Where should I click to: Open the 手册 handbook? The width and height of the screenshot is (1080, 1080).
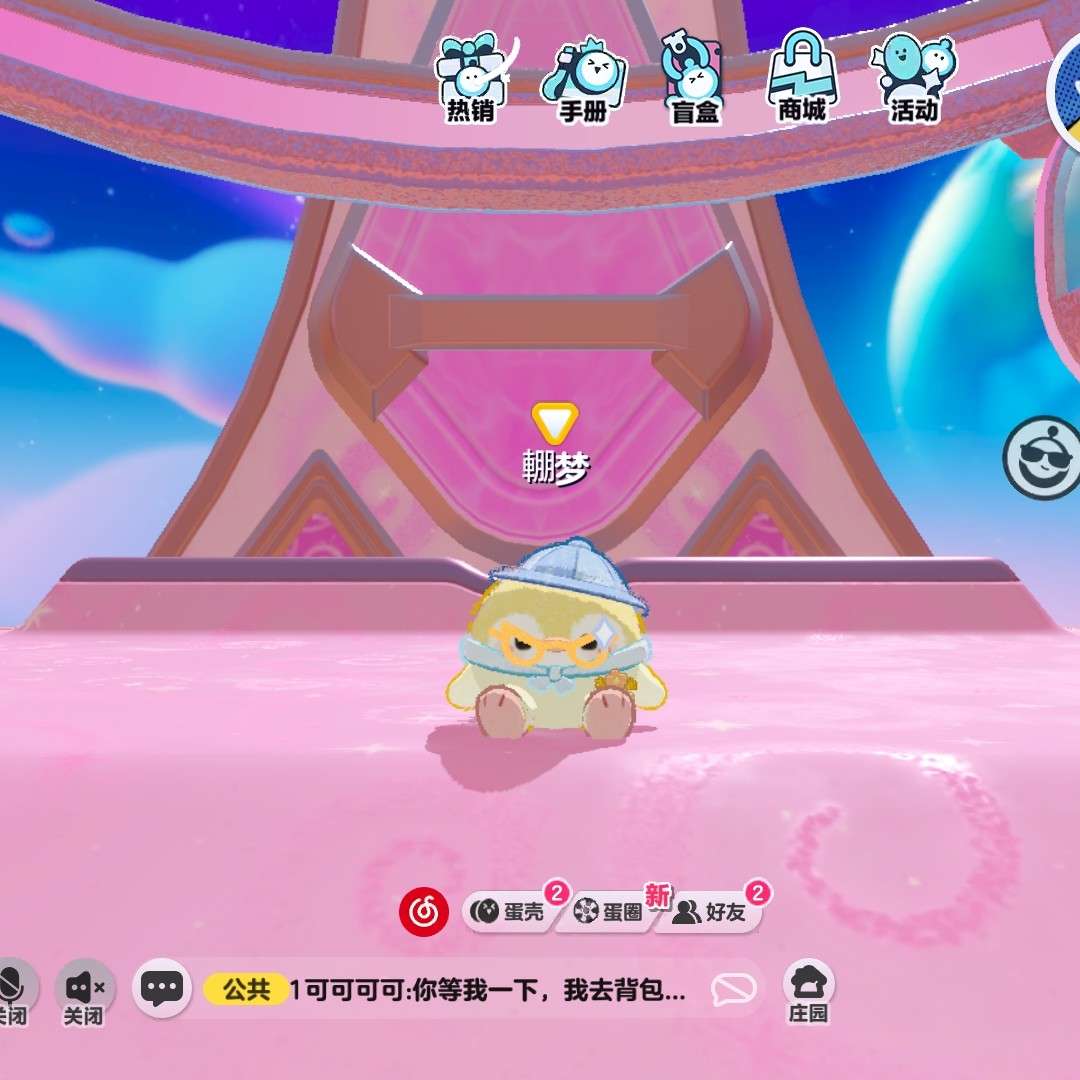pos(583,78)
